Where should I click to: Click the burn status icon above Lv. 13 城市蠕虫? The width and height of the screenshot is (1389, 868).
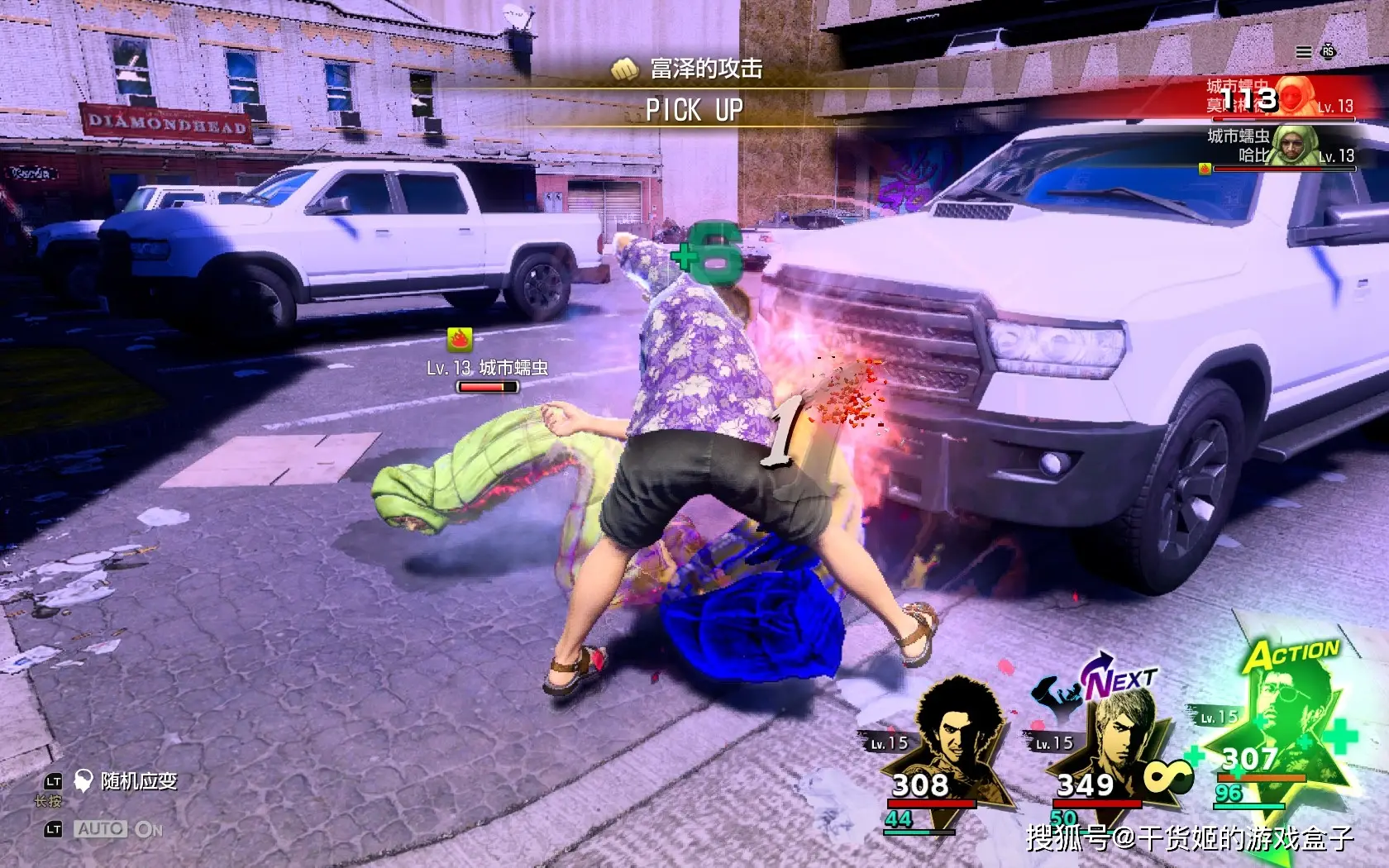tap(460, 338)
